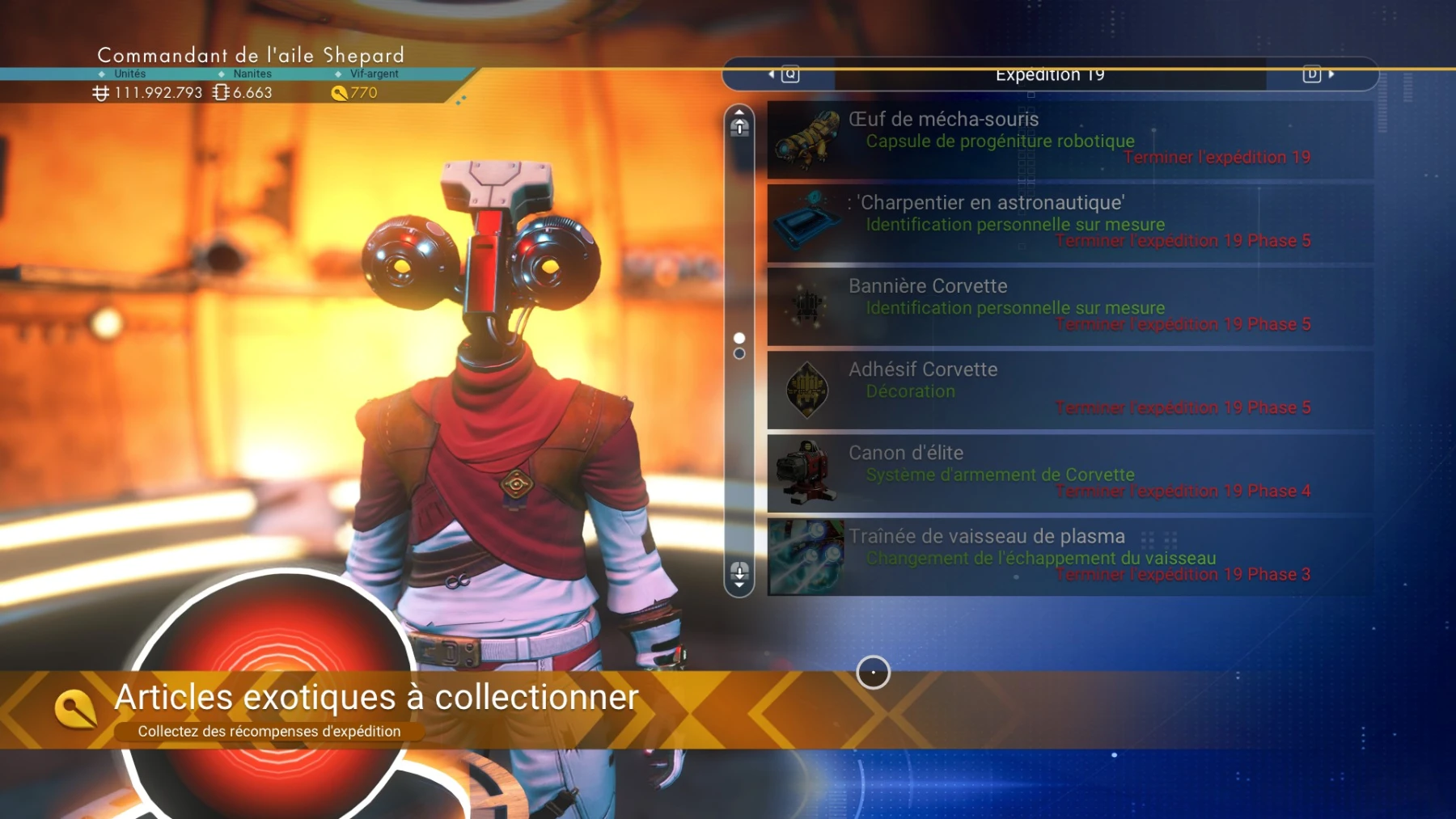Select the second page indicator dot
Screen dimensions: 1456x819
738,353
